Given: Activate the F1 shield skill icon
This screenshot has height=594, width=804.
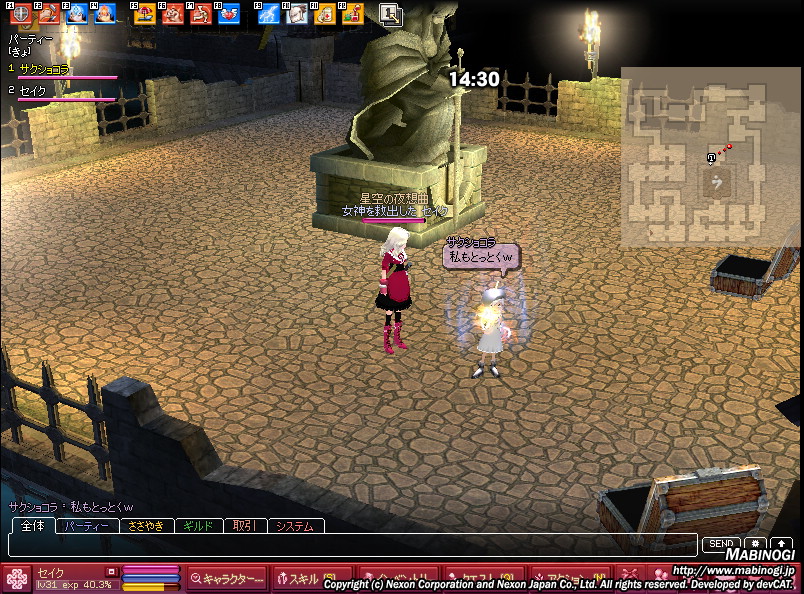Looking at the screenshot, I should (x=19, y=14).
